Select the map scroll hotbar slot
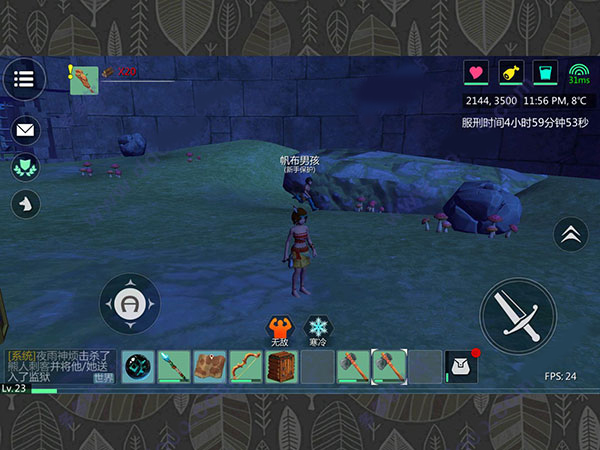600x450 pixels. tap(210, 366)
